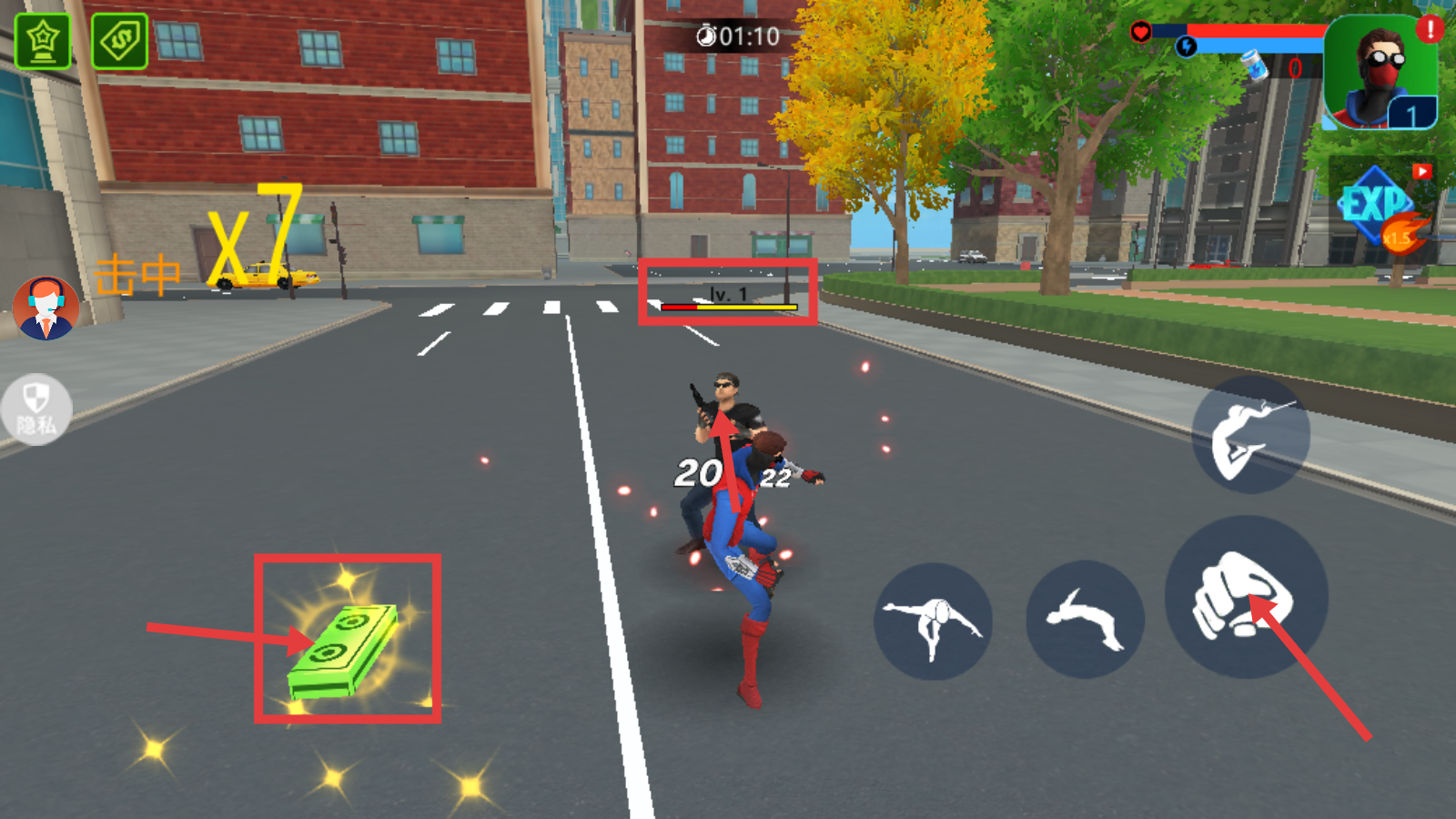Open the green money shop icon
Viewport: 1456px width, 819px height.
[120, 40]
